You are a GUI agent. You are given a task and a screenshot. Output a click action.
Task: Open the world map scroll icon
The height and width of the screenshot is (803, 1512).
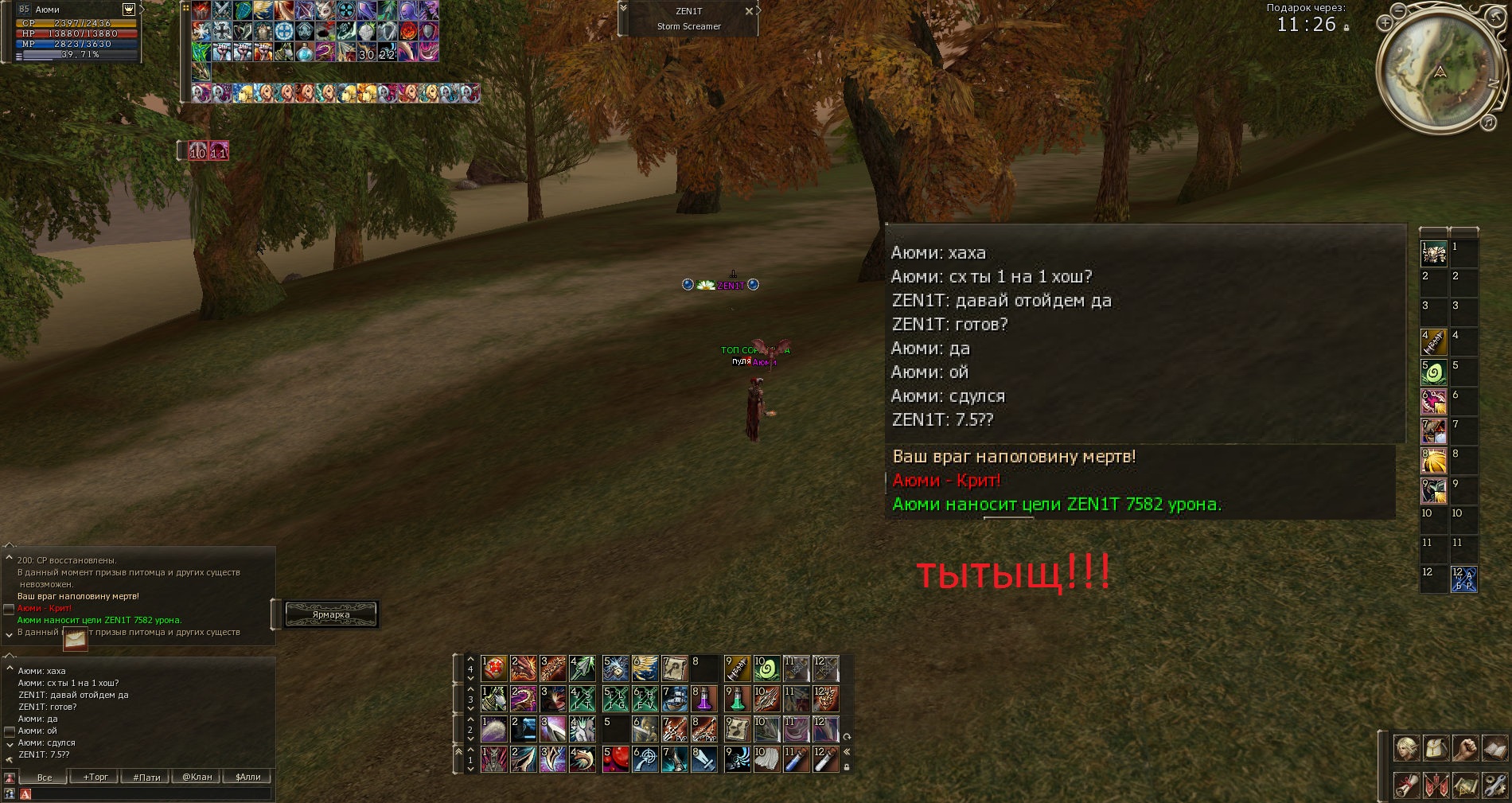click(1466, 785)
